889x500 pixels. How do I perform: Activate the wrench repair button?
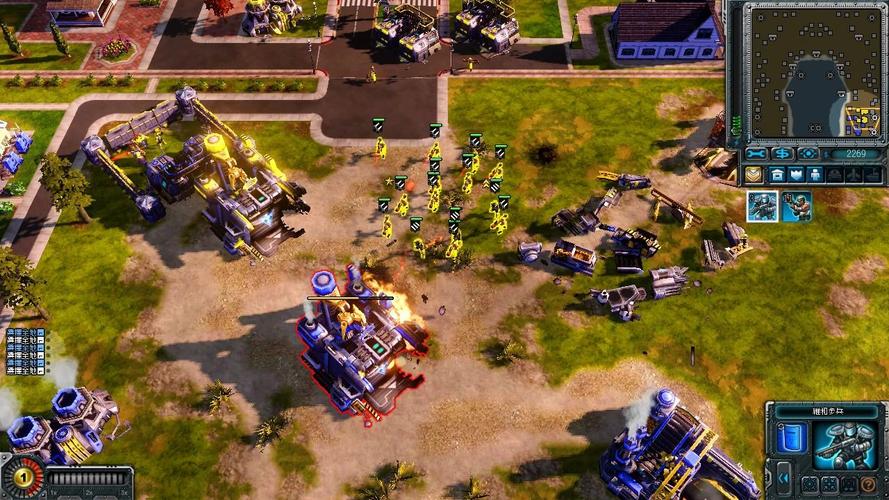[757, 154]
